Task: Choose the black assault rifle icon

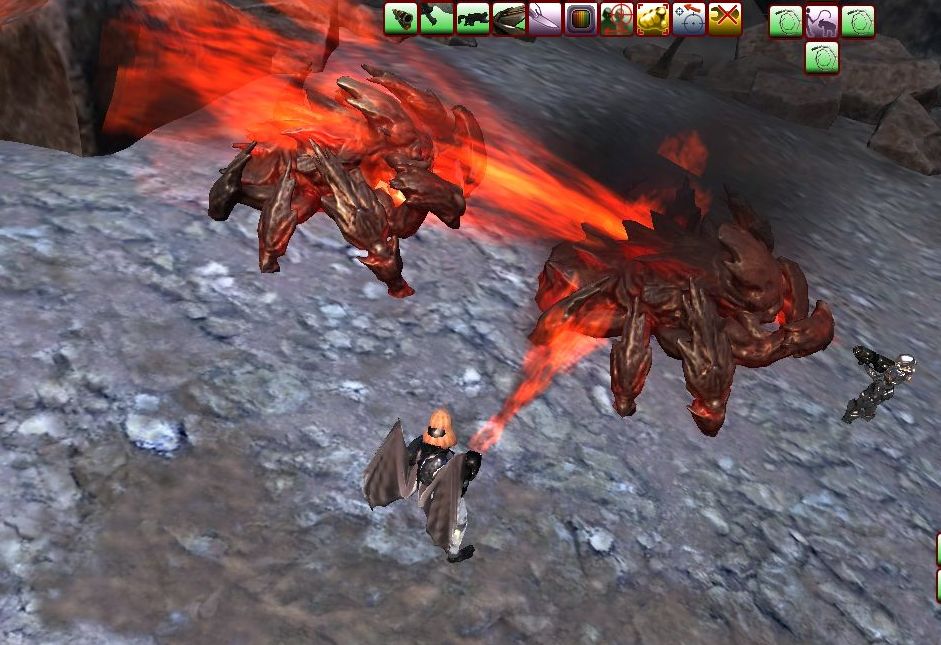Action: click(473, 19)
